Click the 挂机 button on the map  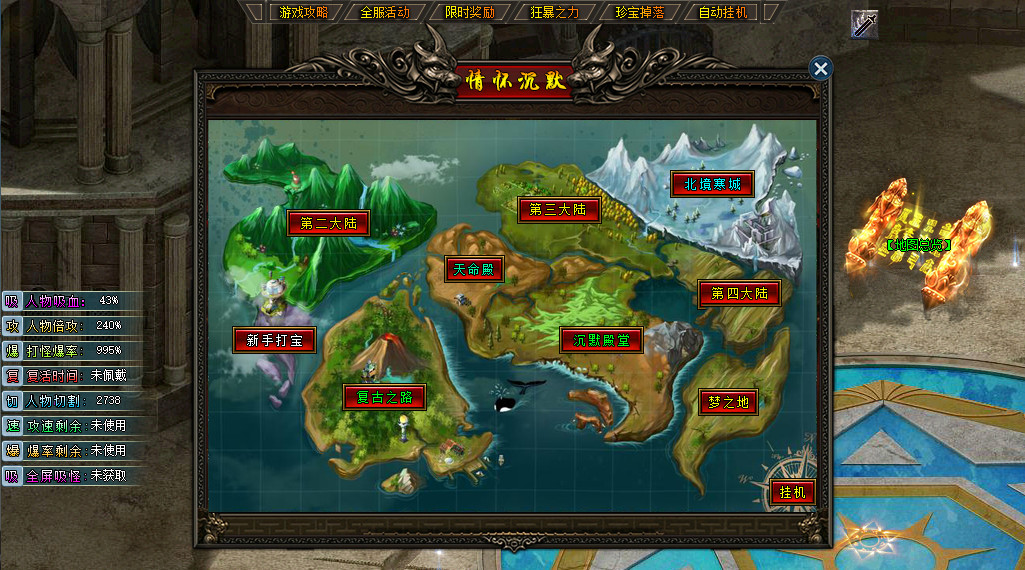(x=792, y=492)
